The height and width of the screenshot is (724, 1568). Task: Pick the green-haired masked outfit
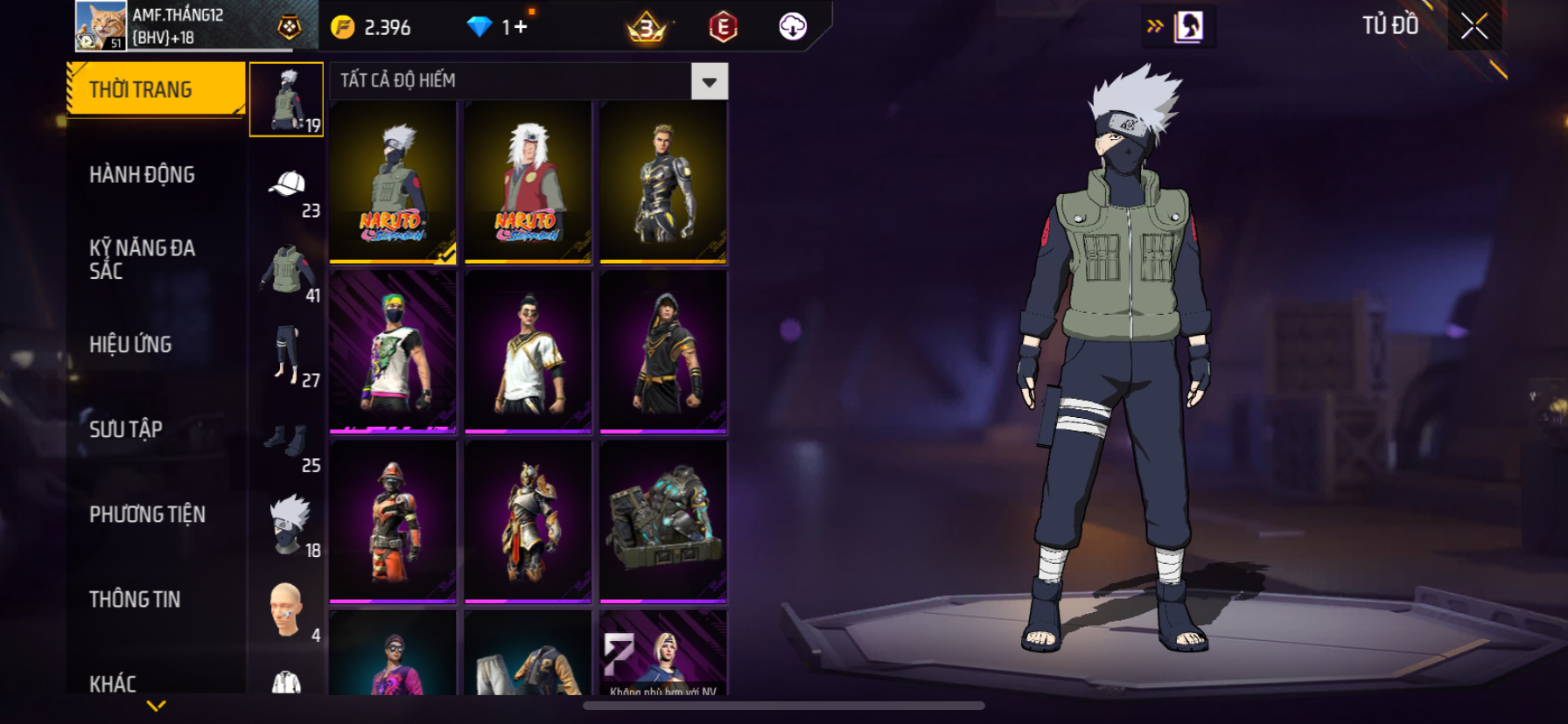[x=393, y=352]
